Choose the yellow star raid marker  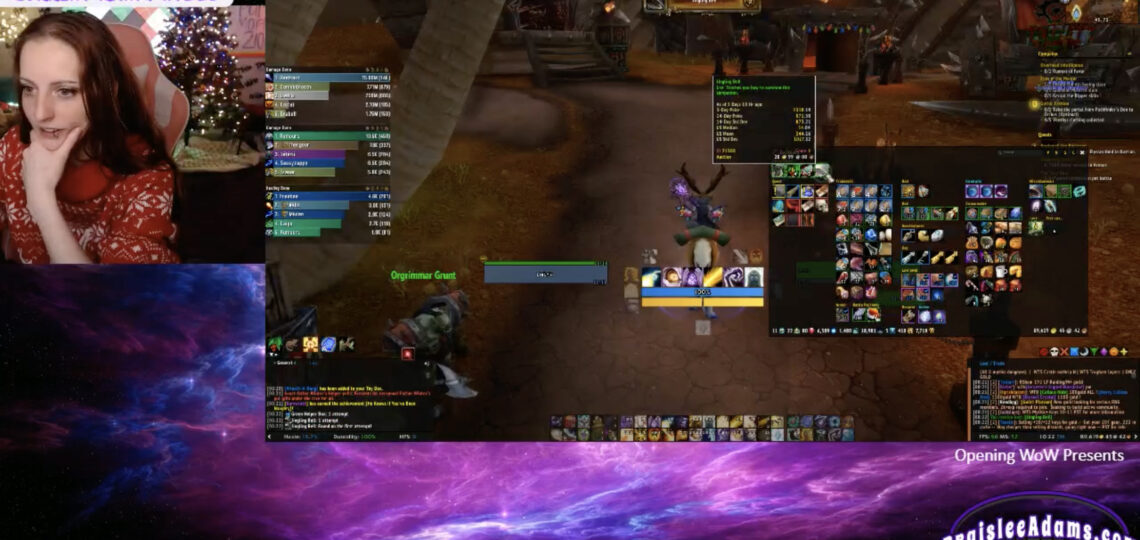coord(1124,351)
